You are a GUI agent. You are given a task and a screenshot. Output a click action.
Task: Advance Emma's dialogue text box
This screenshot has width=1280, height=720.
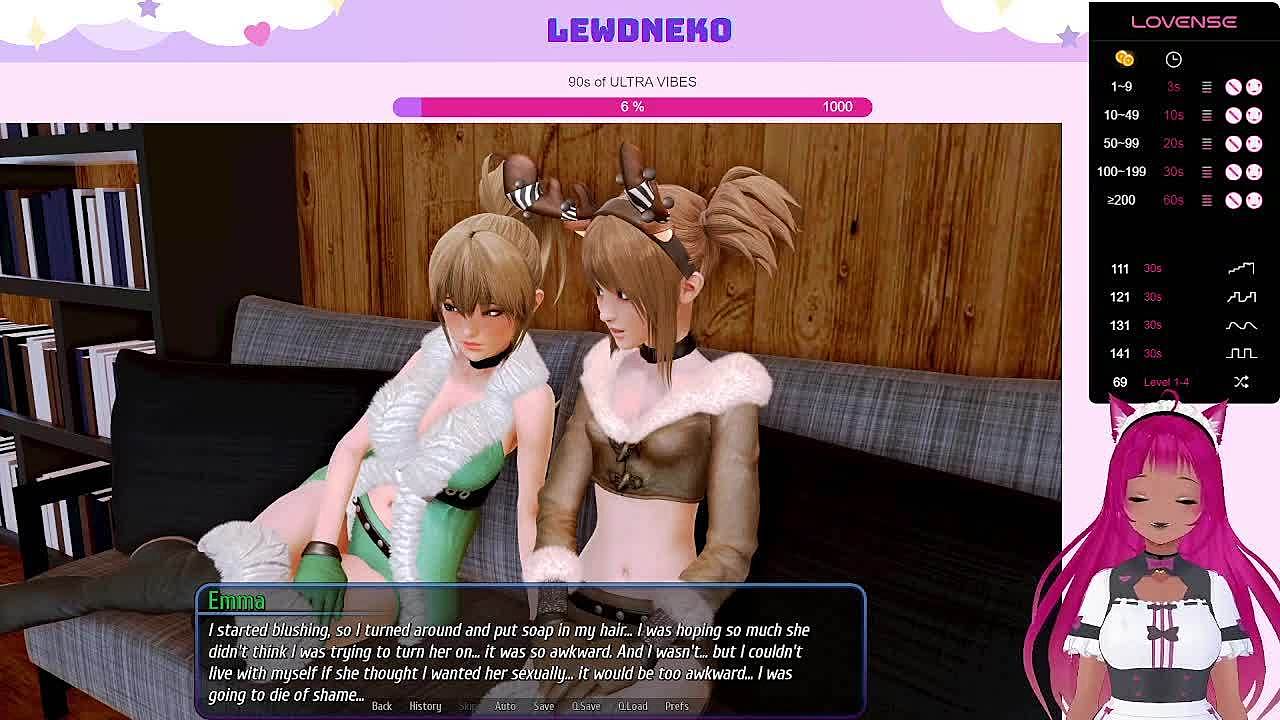coord(530,660)
